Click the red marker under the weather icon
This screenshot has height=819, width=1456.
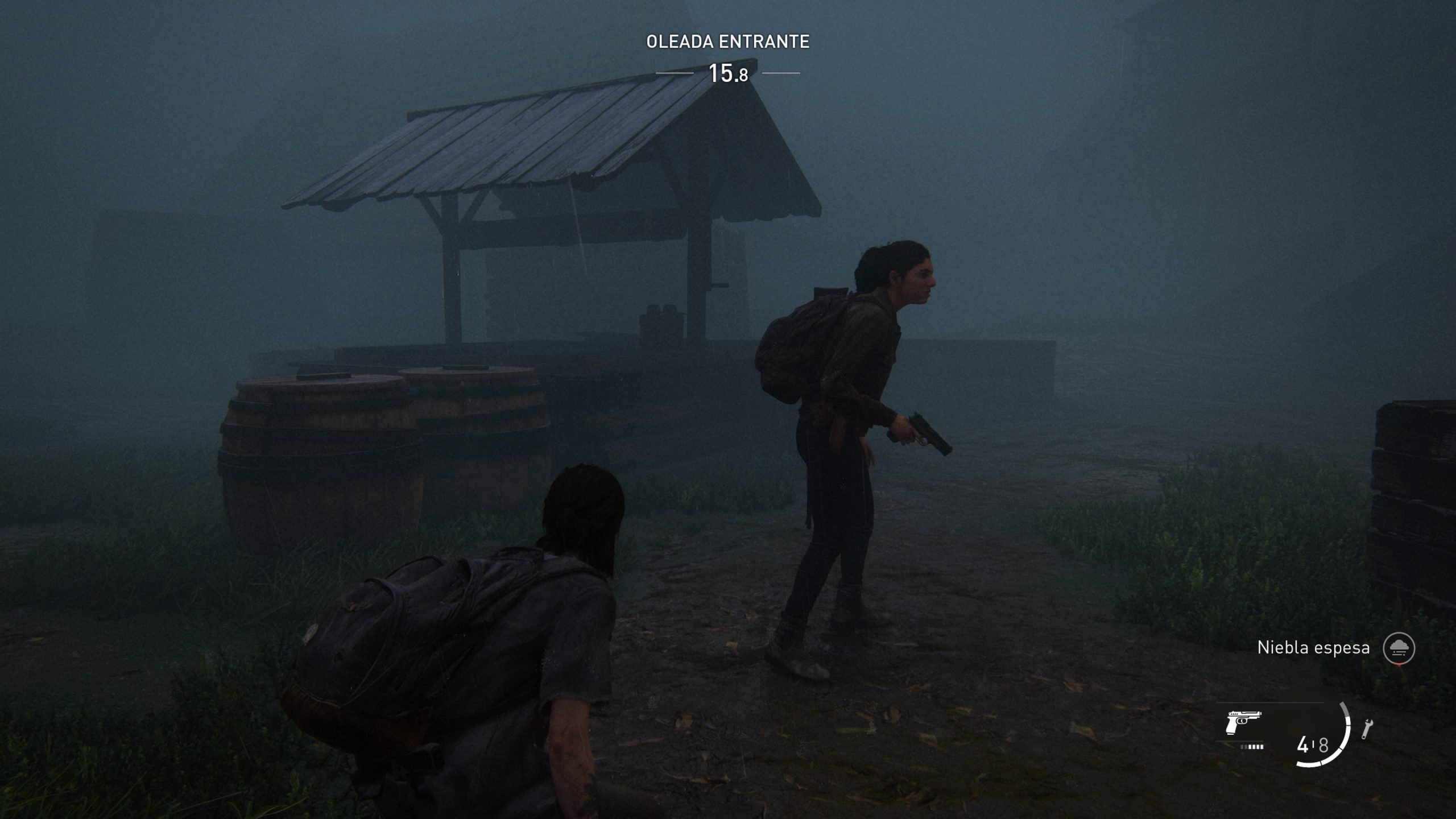pyautogui.click(x=1399, y=664)
